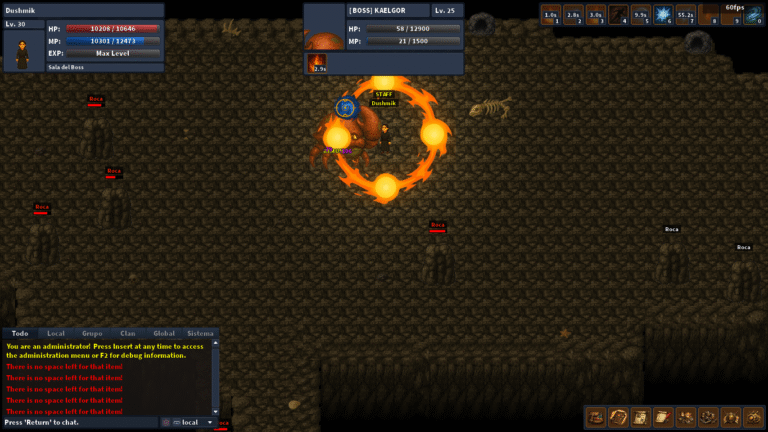Select the Clan chat tab
The height and width of the screenshot is (432, 768).
coord(128,333)
